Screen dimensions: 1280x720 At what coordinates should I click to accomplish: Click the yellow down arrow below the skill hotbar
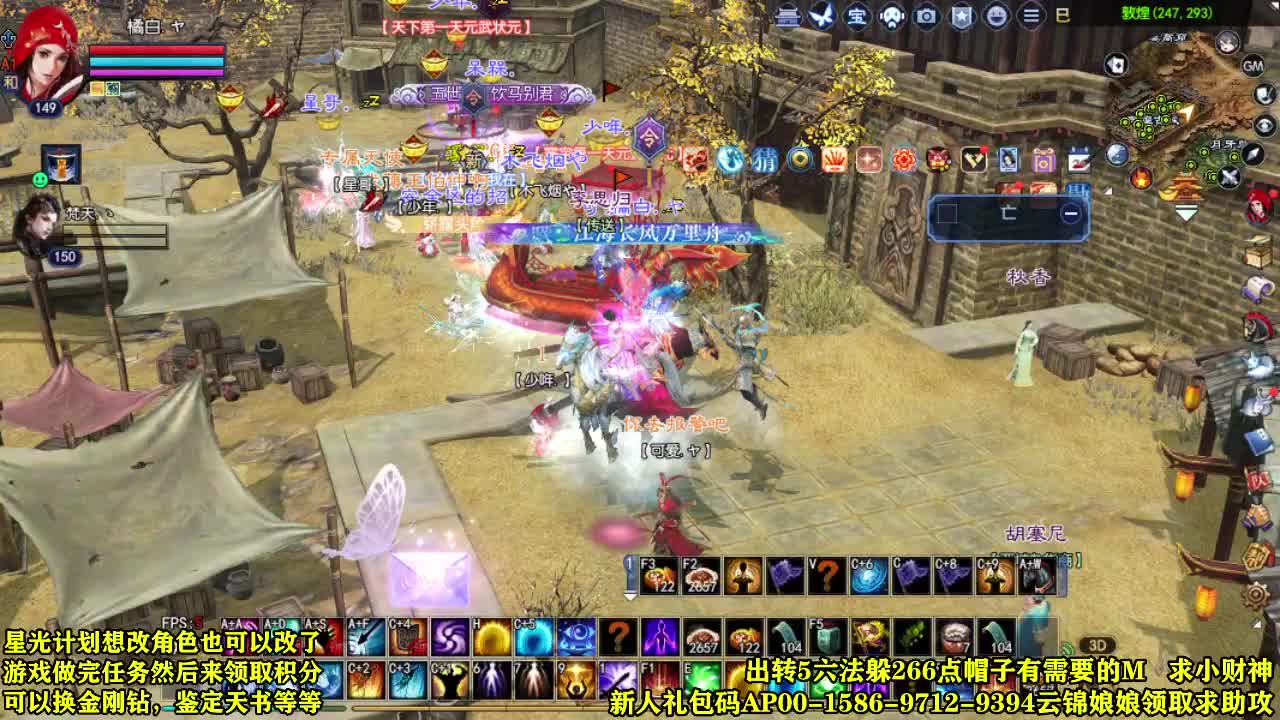tap(632, 597)
